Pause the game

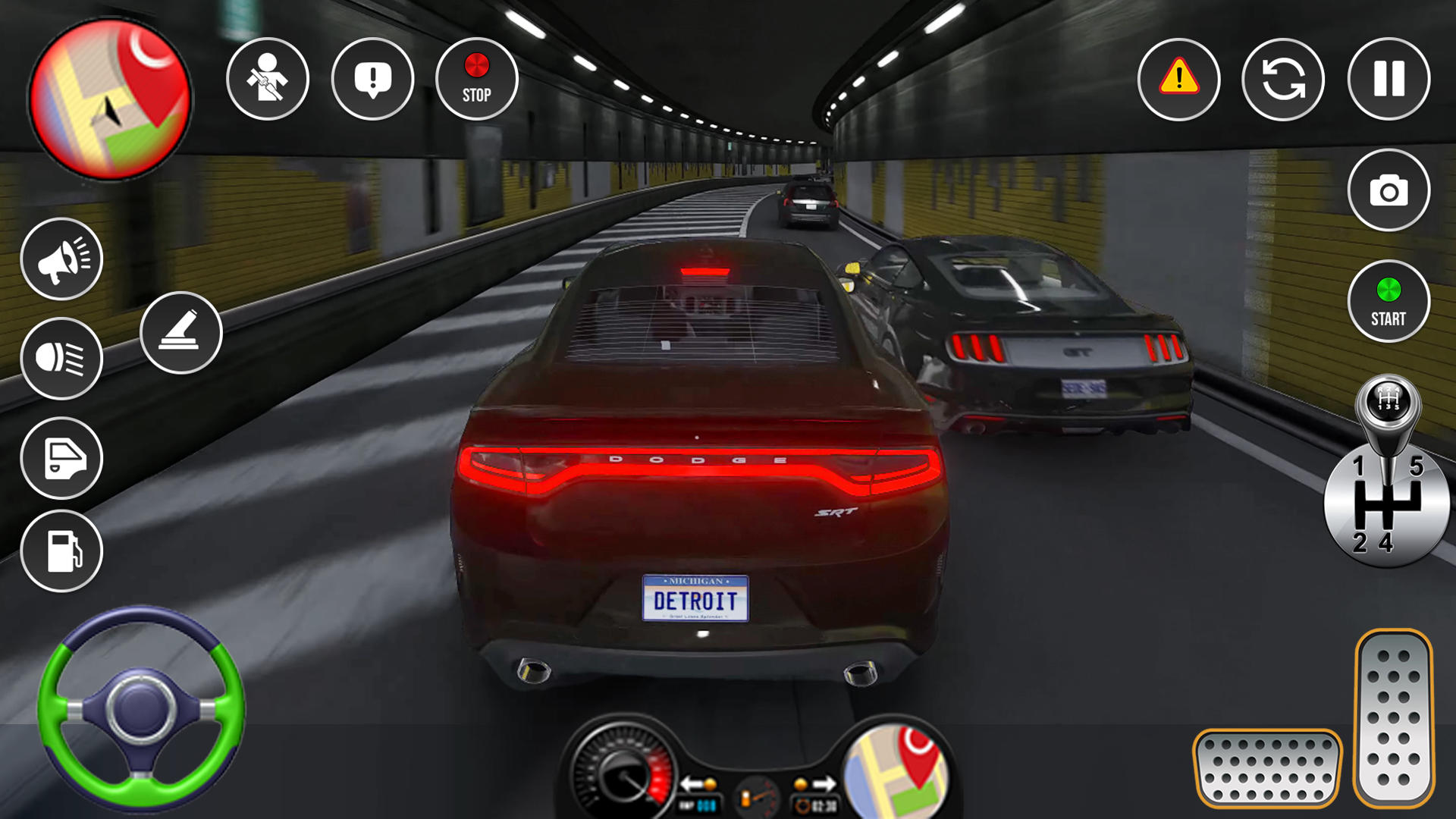pos(1389,79)
